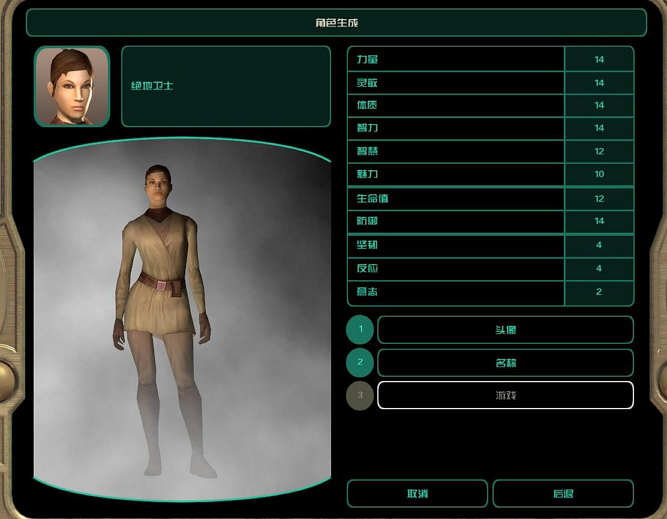
Task: Go back using the 后退 button
Action: pyautogui.click(x=563, y=494)
